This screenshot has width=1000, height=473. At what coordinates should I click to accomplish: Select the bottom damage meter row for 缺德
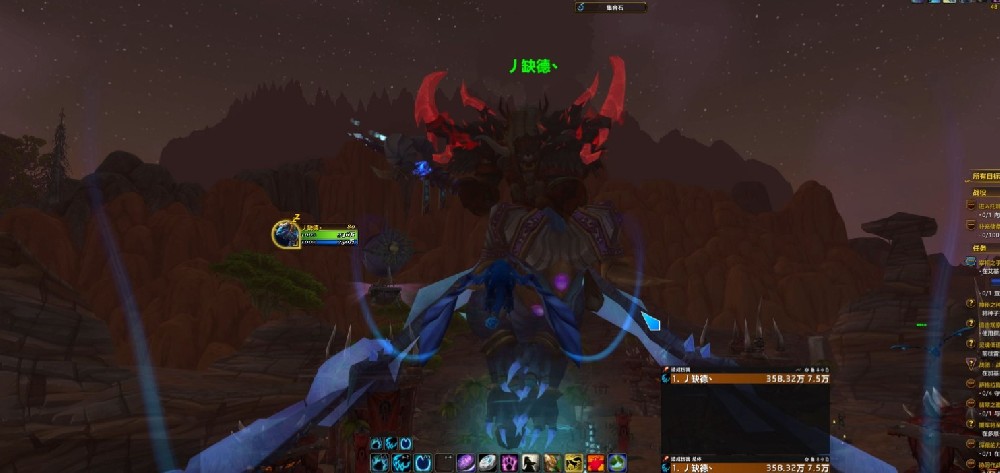point(745,467)
